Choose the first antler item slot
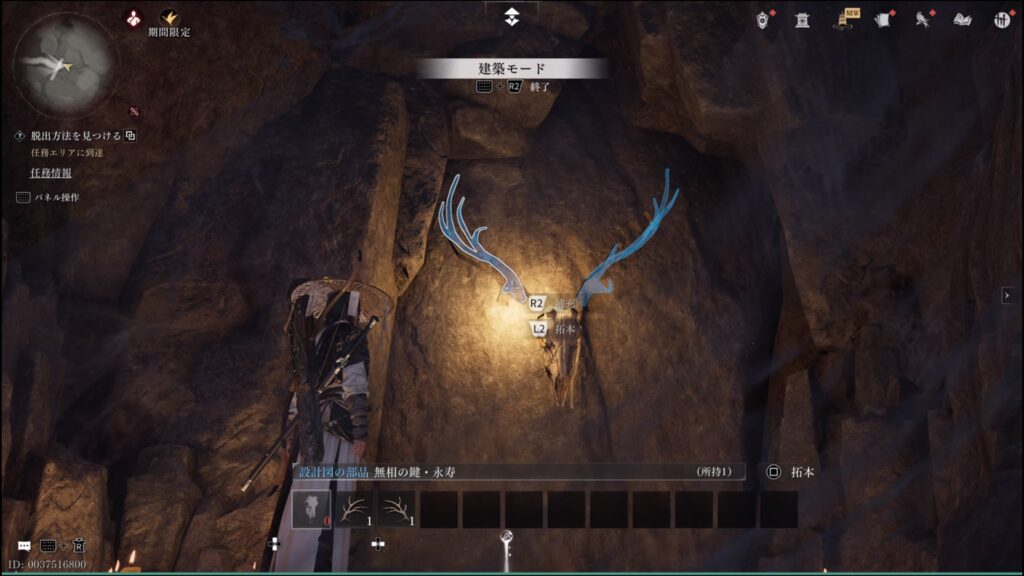Viewport: 1024px width, 576px height. pyautogui.click(x=354, y=509)
